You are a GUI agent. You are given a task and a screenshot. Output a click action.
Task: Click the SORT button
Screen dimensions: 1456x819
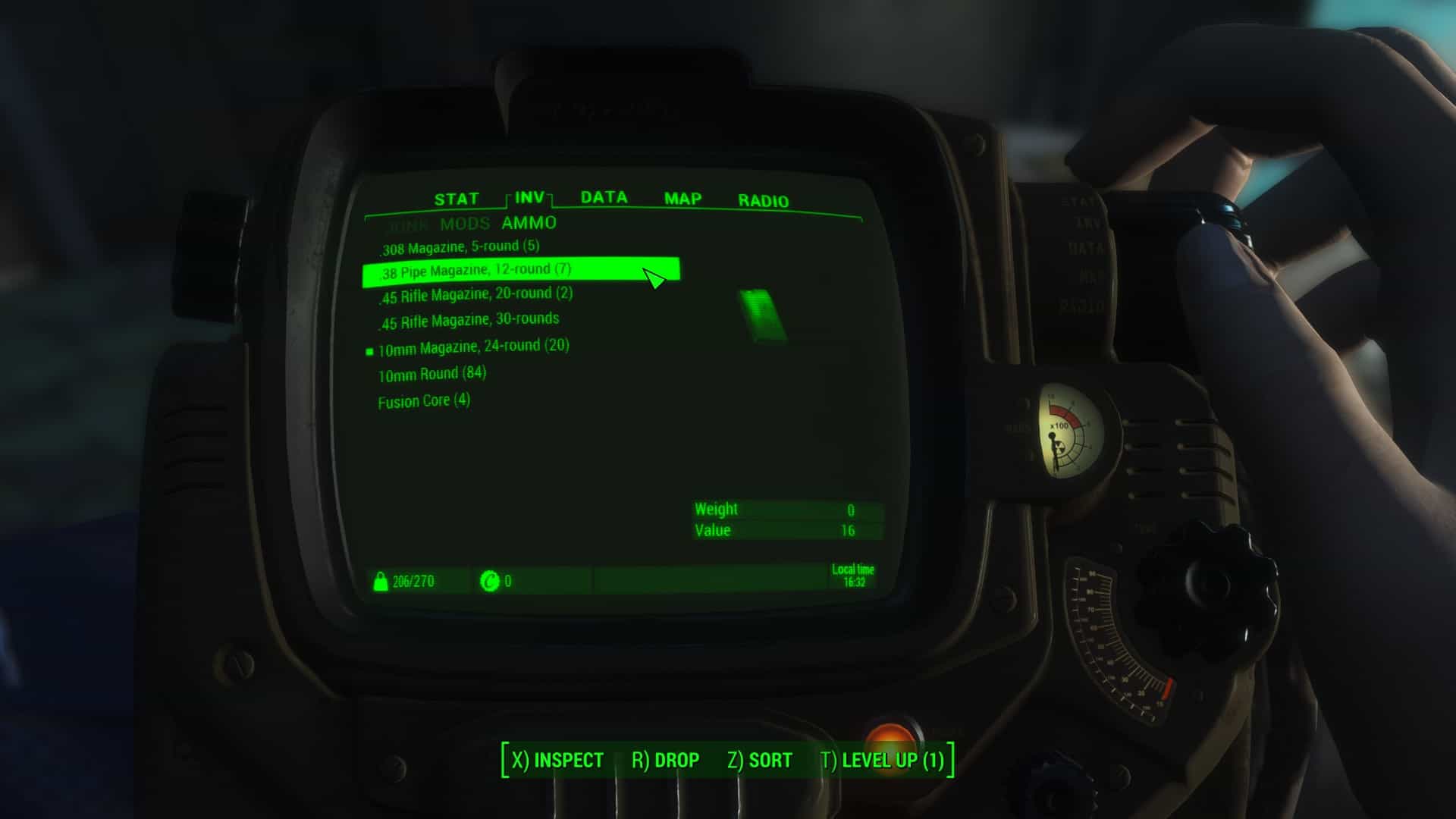tap(759, 760)
